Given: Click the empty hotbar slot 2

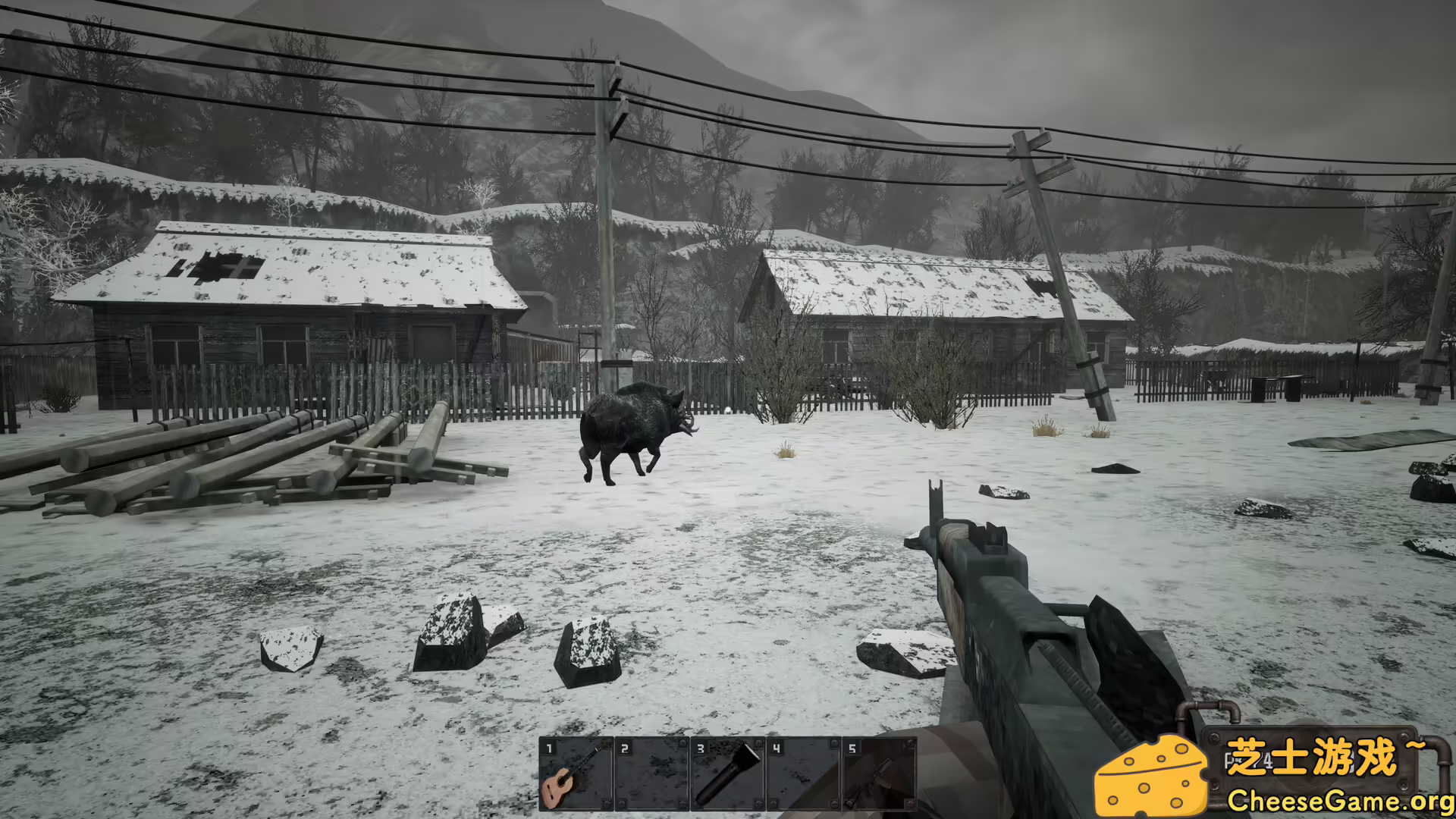Looking at the screenshot, I should pos(652,773).
